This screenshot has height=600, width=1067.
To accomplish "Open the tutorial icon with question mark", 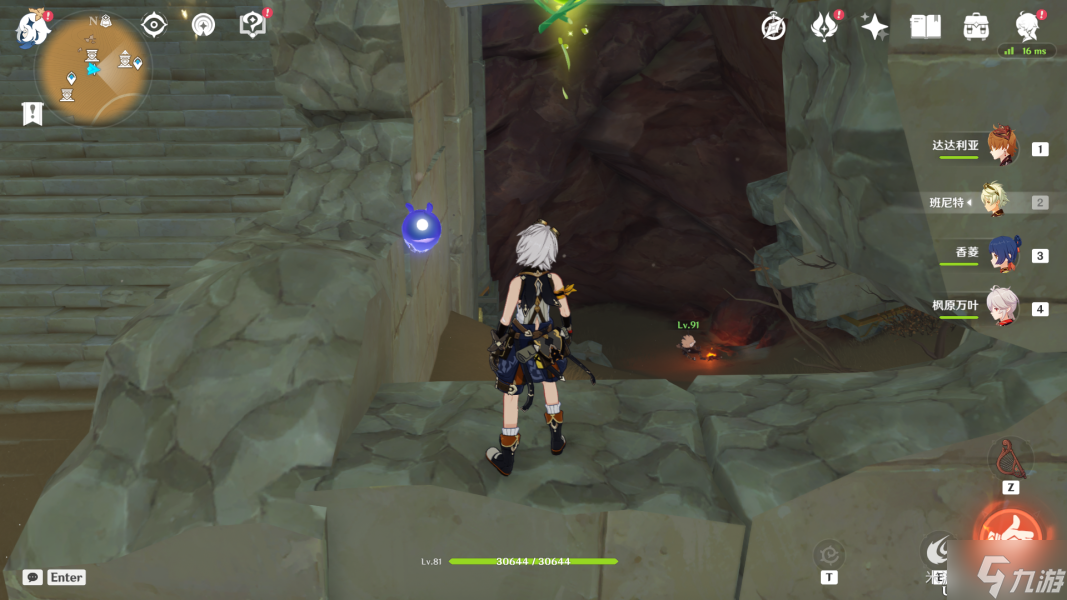I will point(252,25).
